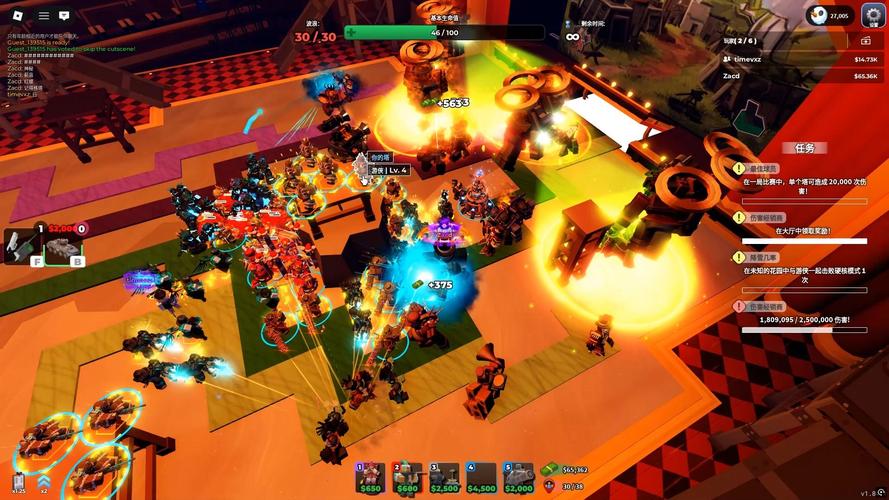Choose tower slot 2 costing $680
Image resolution: width=889 pixels, height=500 pixels.
point(407,477)
